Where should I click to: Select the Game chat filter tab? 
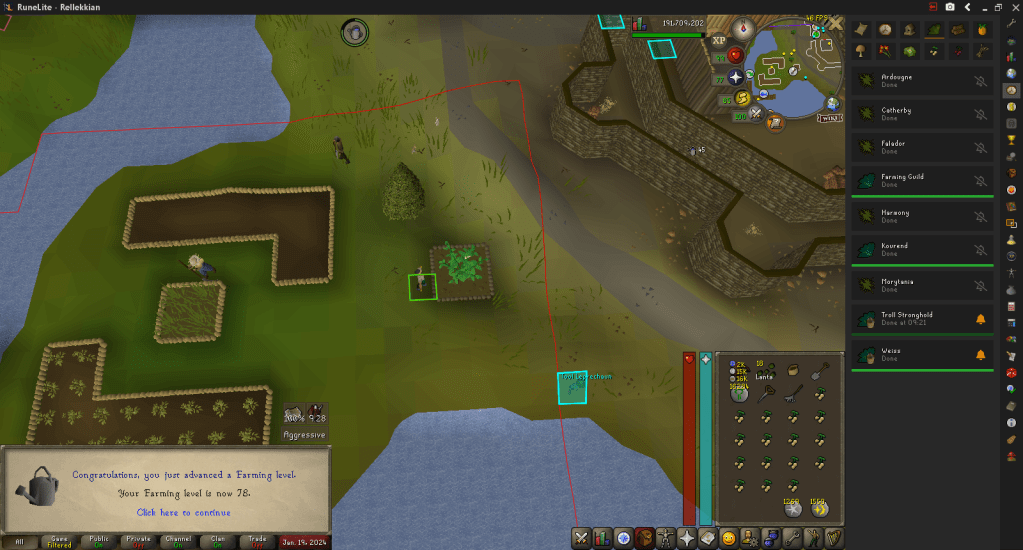pos(59,541)
